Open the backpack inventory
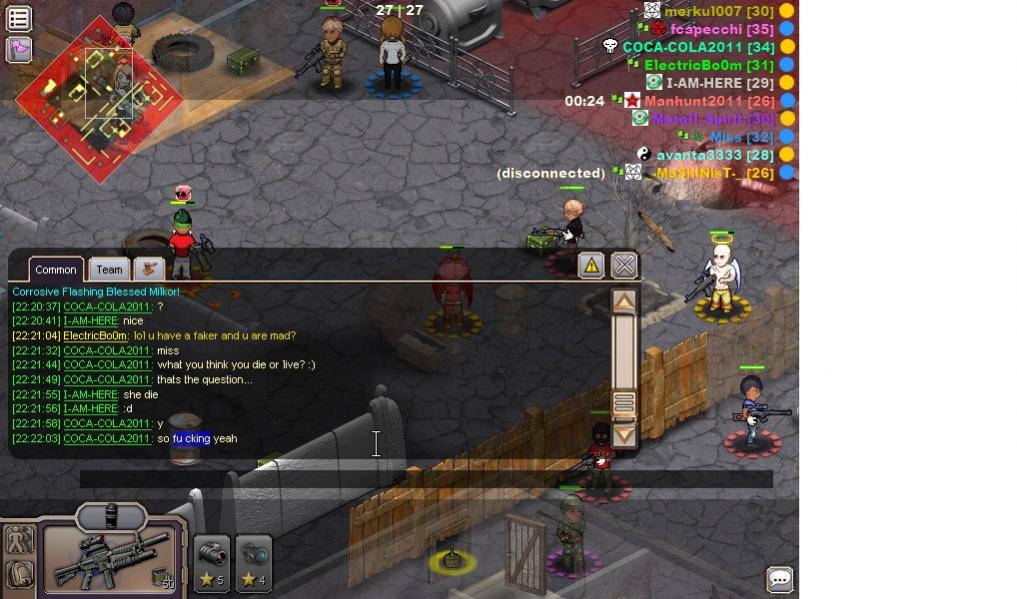This screenshot has height=599, width=1017. point(19,575)
